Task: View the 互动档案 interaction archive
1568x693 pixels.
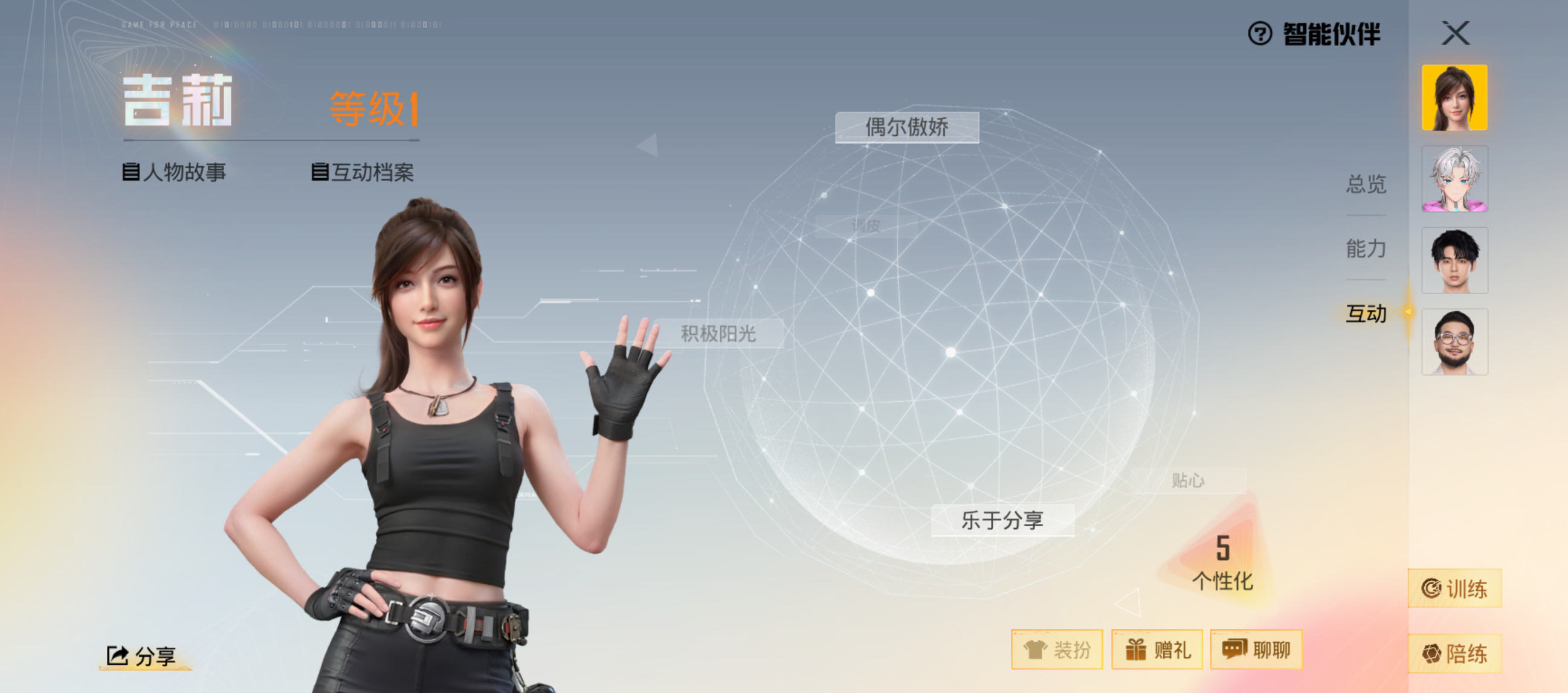Action: 363,172
